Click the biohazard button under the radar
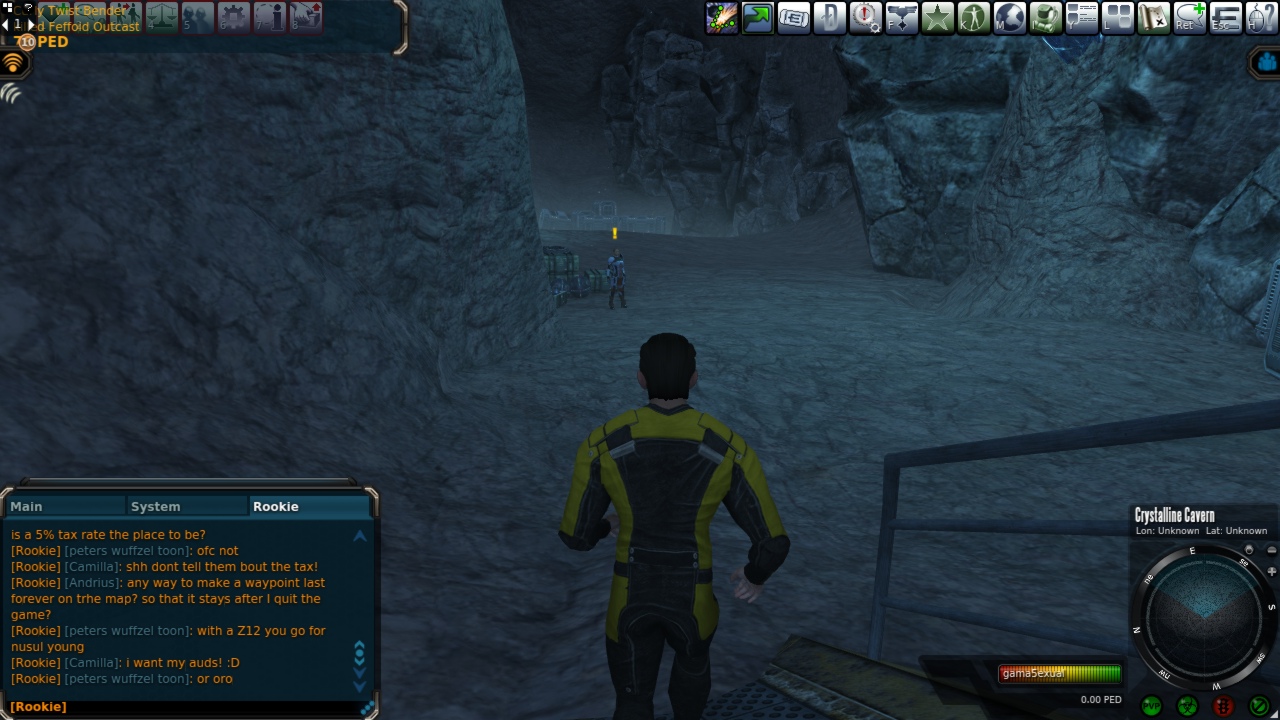The height and width of the screenshot is (720, 1280). [x=1187, y=706]
